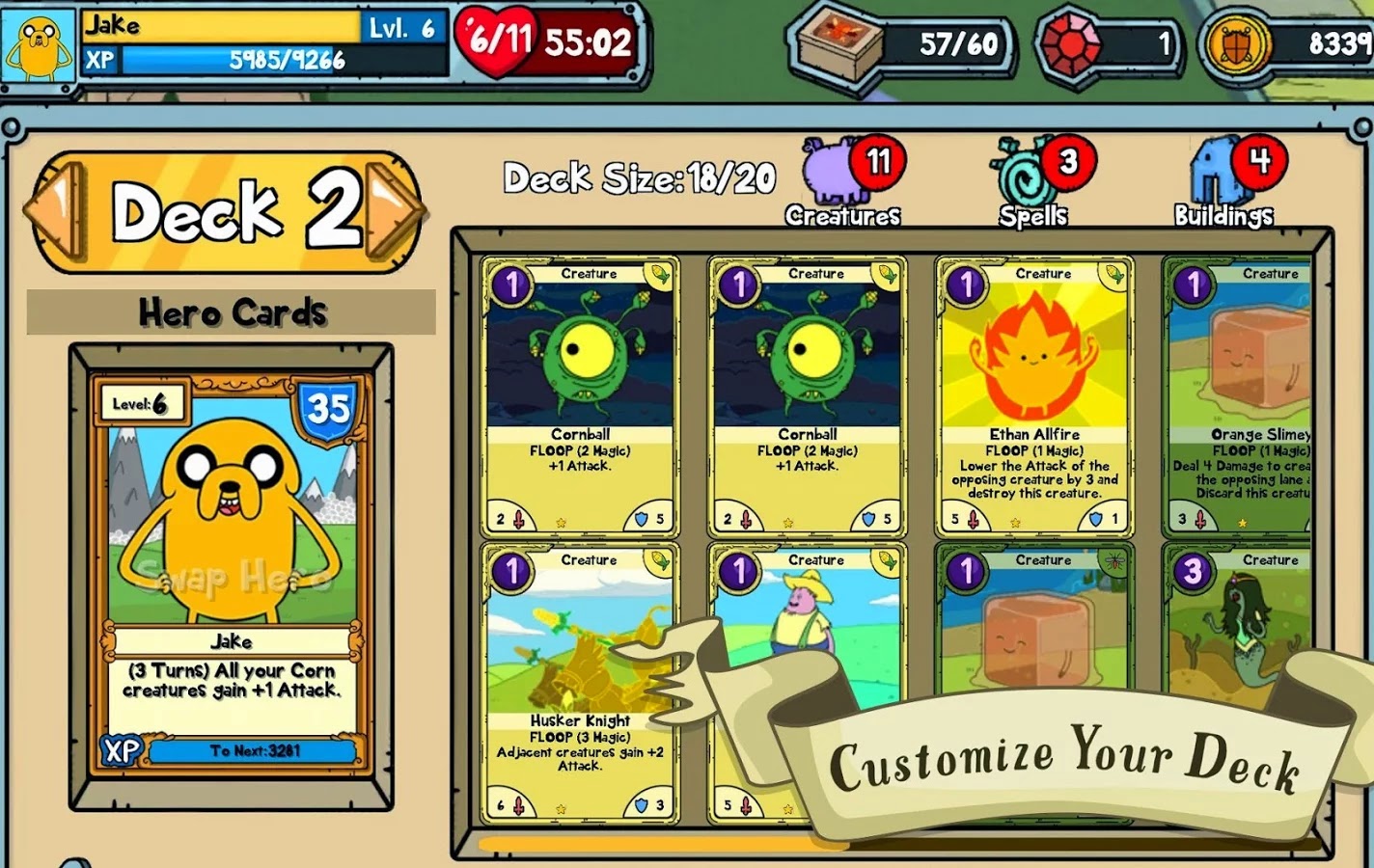The image size is (1374, 868).
Task: Expand the Hero Cards section header
Action: tap(232, 311)
